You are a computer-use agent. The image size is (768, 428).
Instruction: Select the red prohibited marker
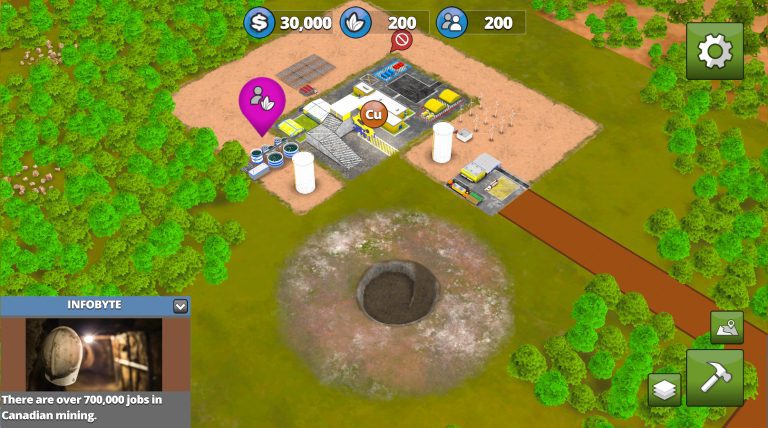click(401, 41)
